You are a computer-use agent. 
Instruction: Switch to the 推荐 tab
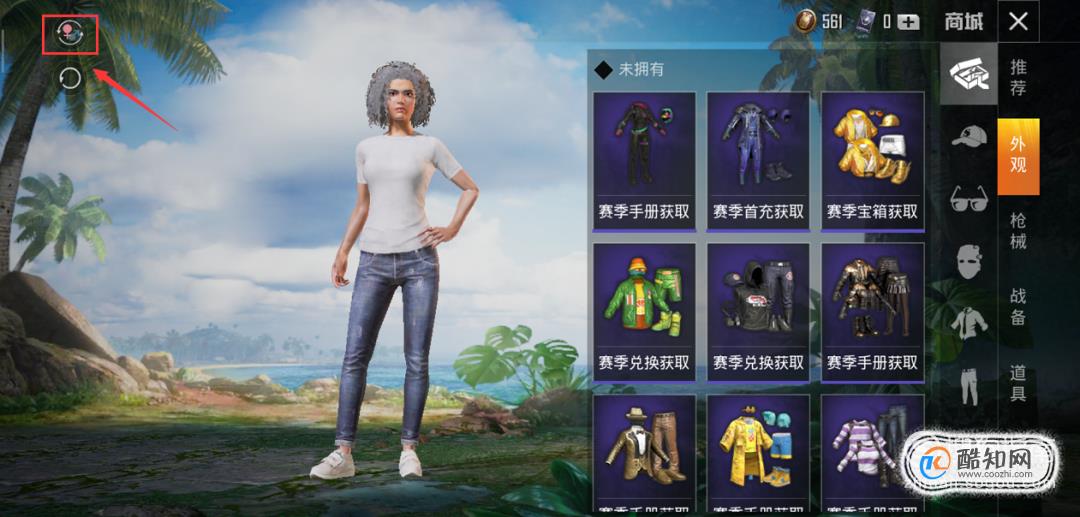[x=1018, y=78]
